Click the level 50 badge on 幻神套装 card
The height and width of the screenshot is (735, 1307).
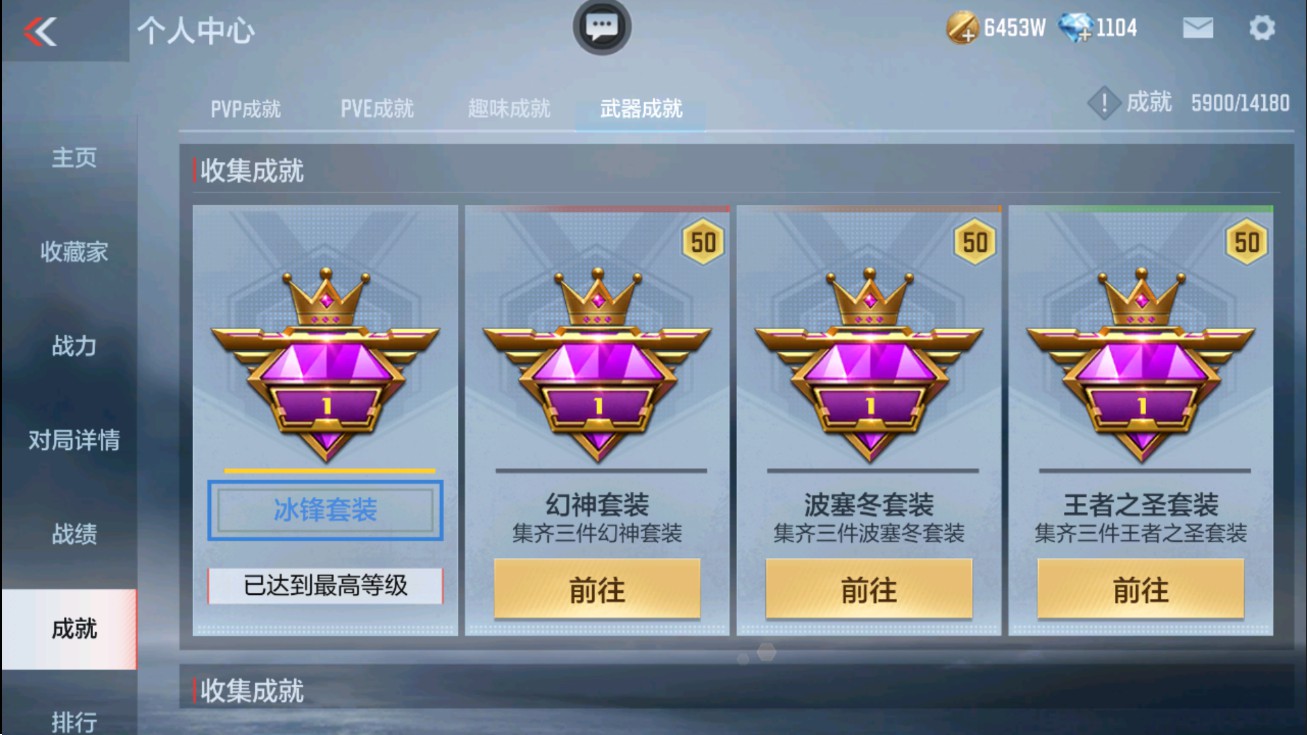[x=701, y=240]
